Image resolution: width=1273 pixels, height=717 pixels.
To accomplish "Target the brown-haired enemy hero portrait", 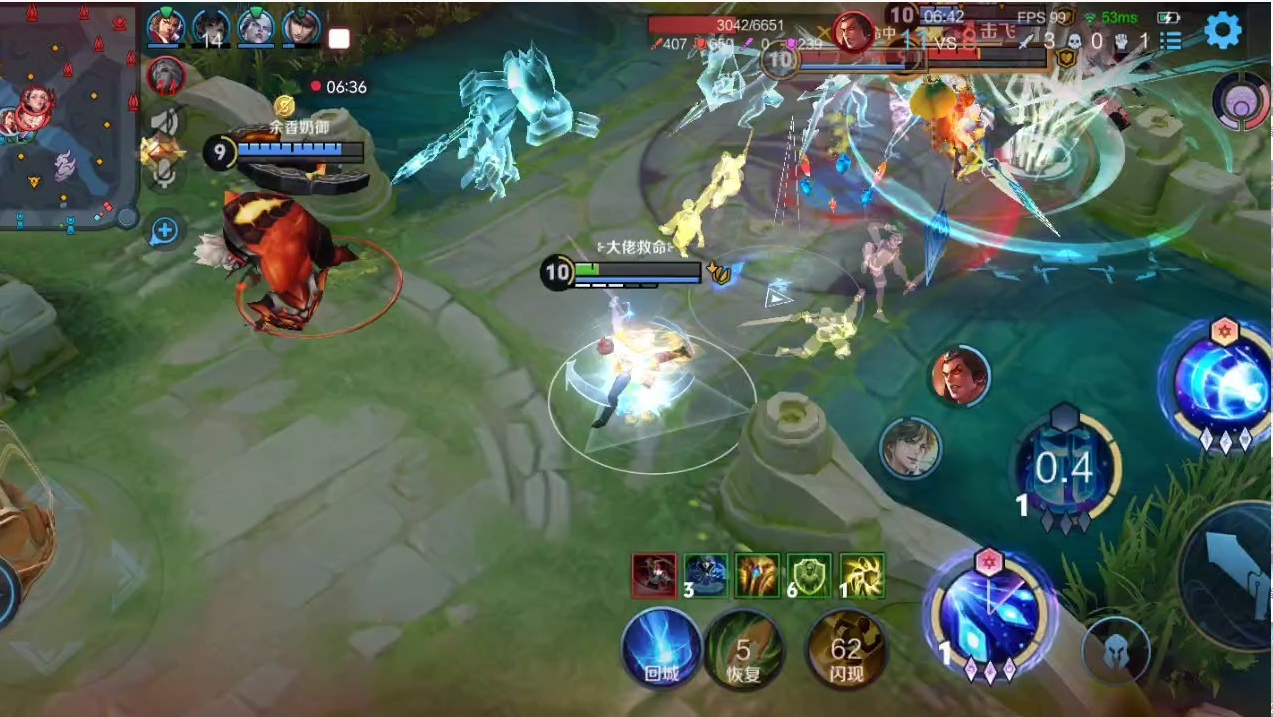I will coord(910,448).
